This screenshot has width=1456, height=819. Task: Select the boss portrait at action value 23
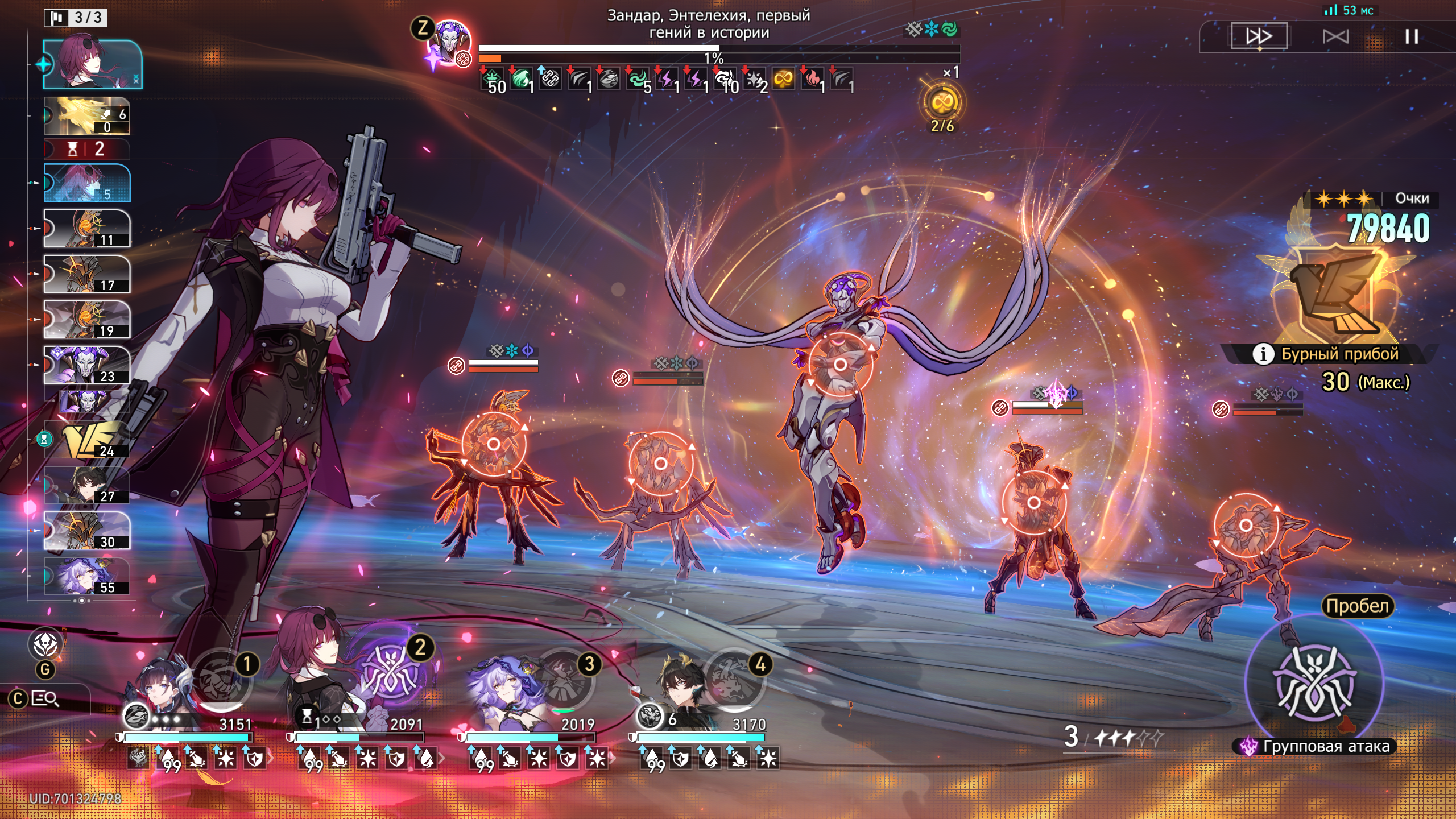[x=87, y=365]
